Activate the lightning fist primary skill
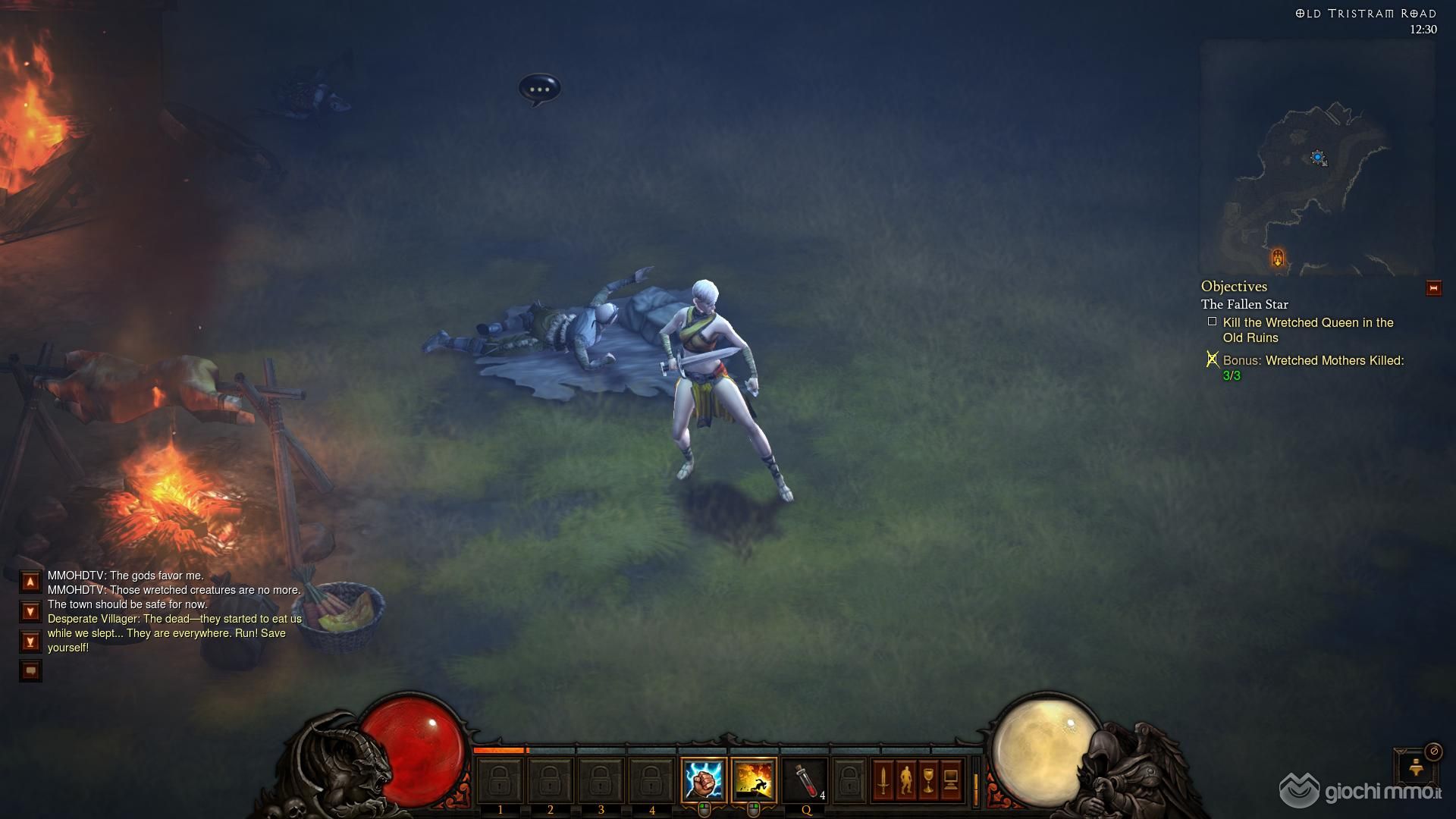The width and height of the screenshot is (1456, 819). click(703, 780)
